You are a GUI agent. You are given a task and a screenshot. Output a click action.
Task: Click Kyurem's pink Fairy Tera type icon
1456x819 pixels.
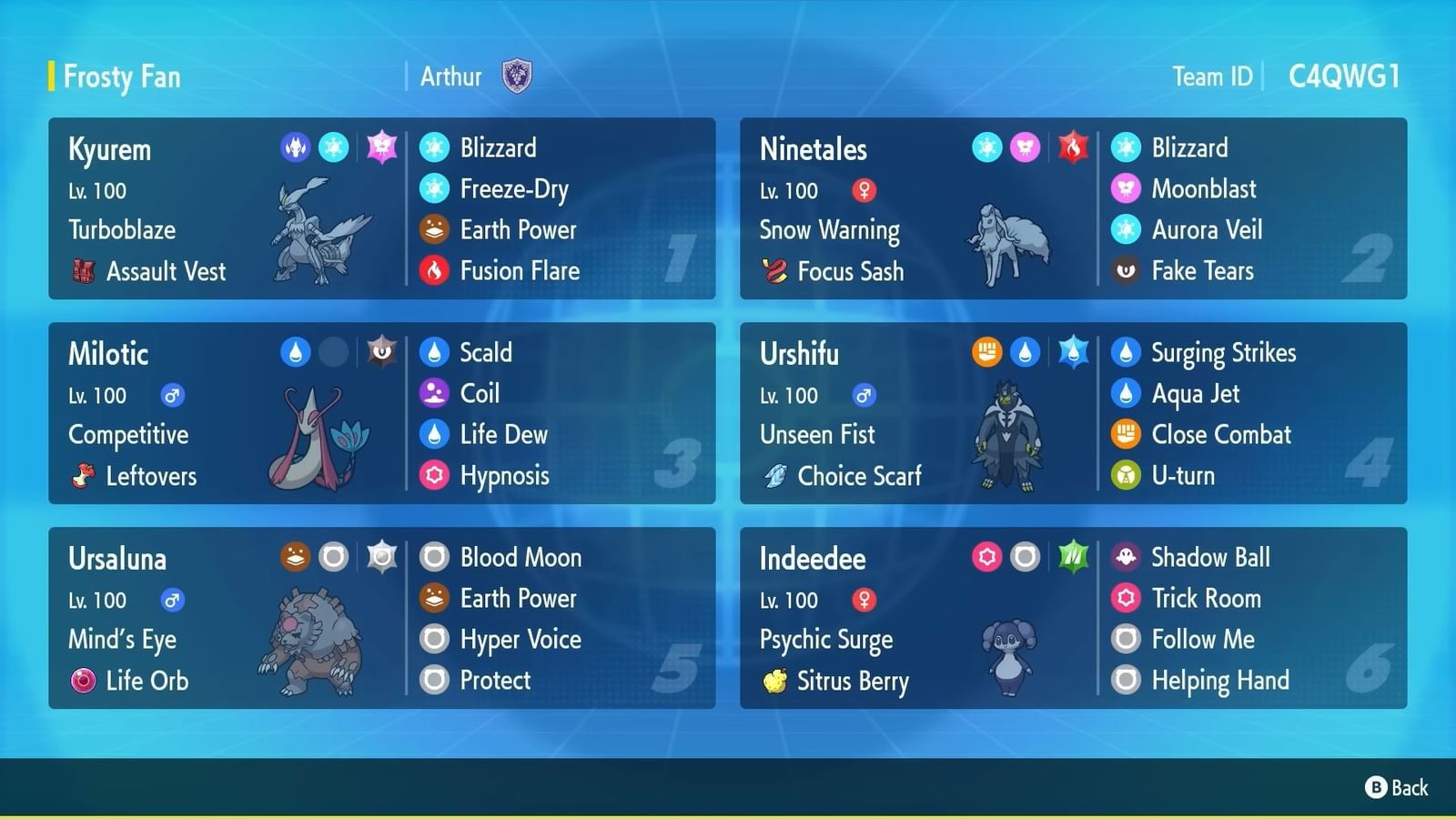coord(381,147)
